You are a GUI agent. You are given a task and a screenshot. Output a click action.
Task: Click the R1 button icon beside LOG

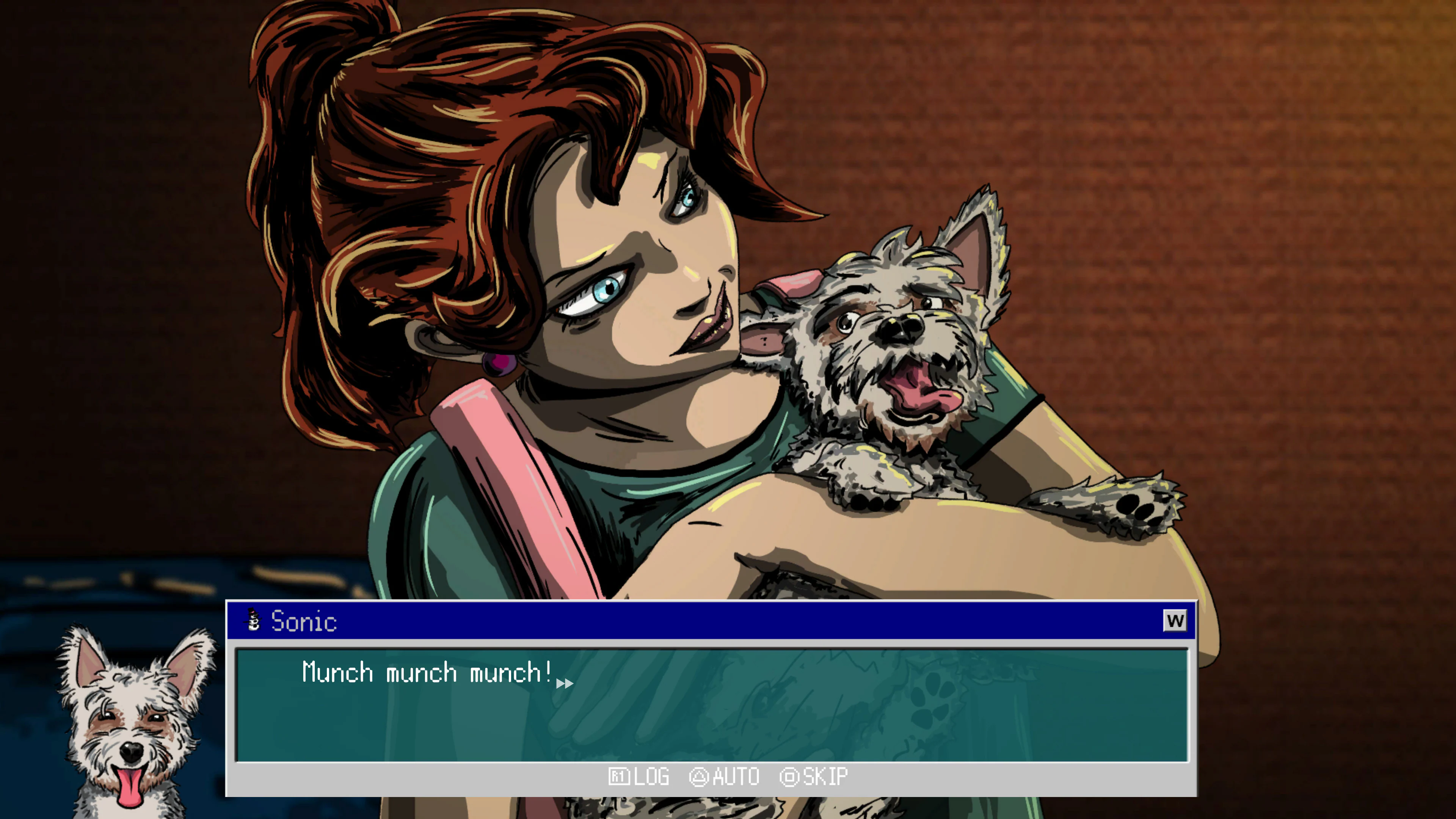(x=620, y=777)
